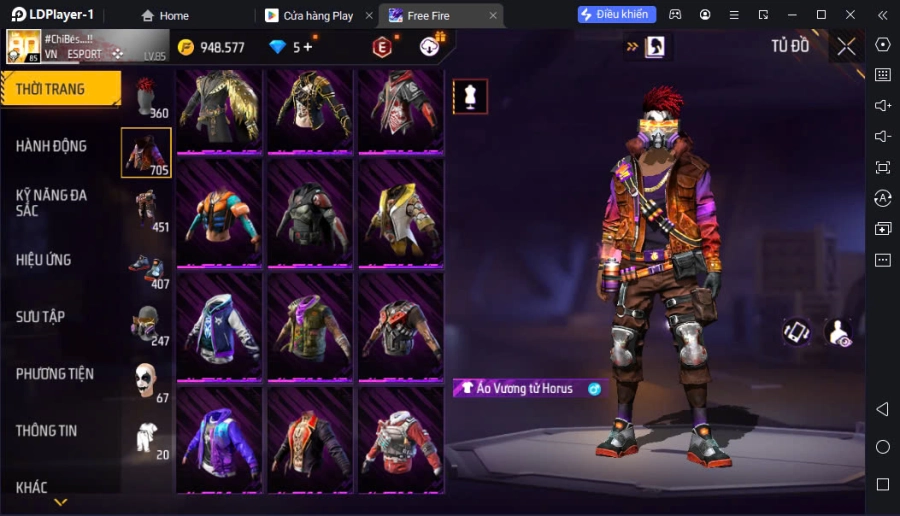This screenshot has height=516, width=900.
Task: Go to the Sưu Tập tab
Action: 41,317
